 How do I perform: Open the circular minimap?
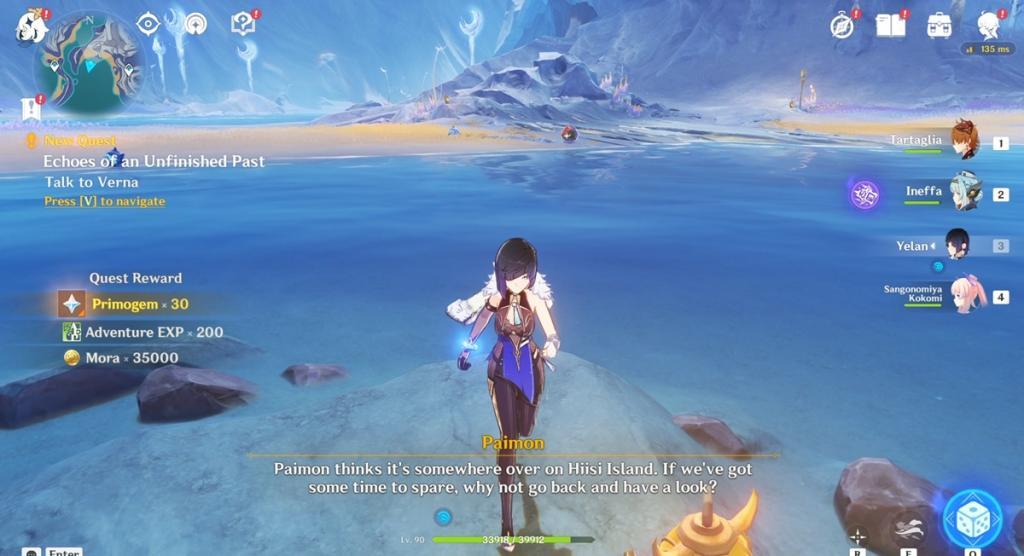(88, 63)
